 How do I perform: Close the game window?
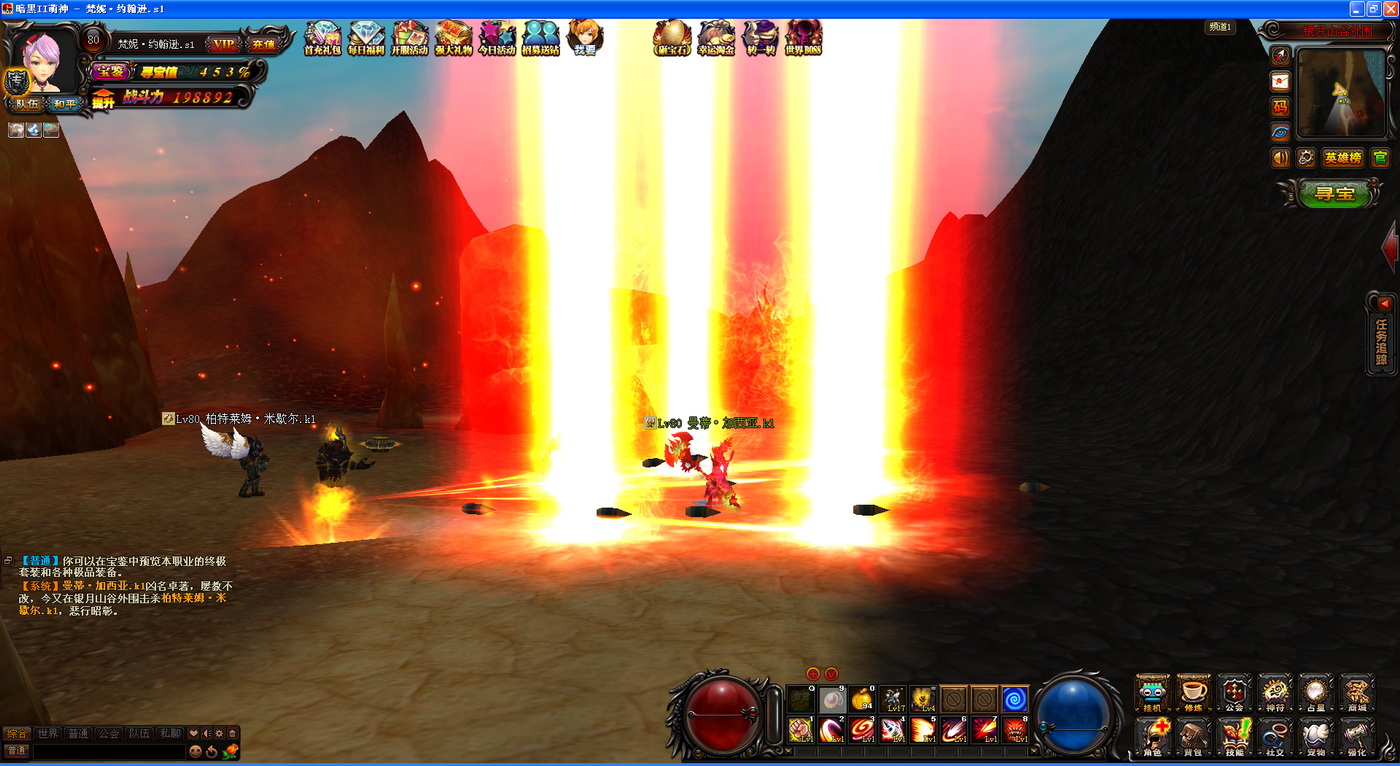(x=1390, y=8)
